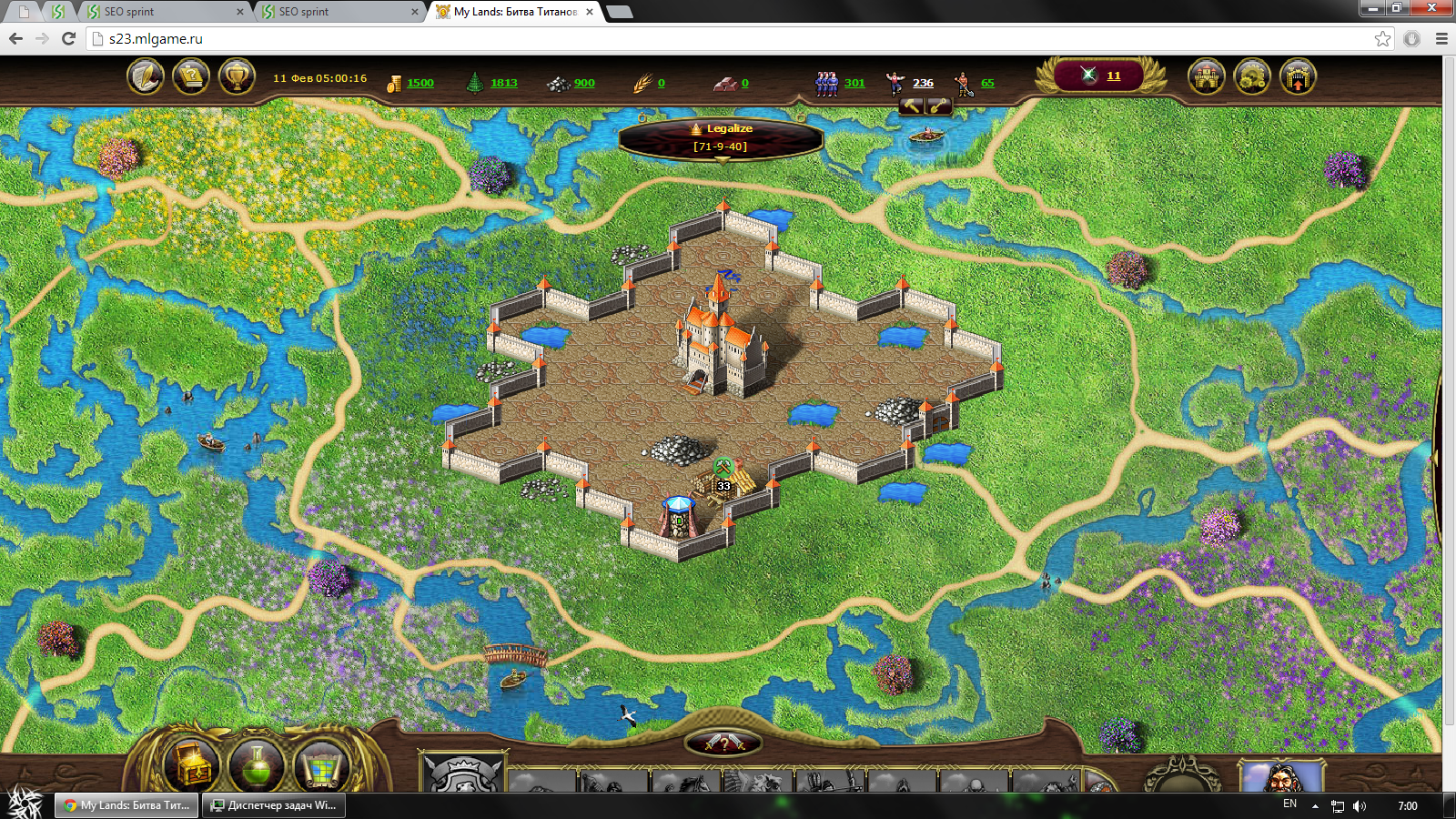This screenshot has width=1456, height=819.
Task: Click the golden gears icon
Action: (x=1252, y=76)
